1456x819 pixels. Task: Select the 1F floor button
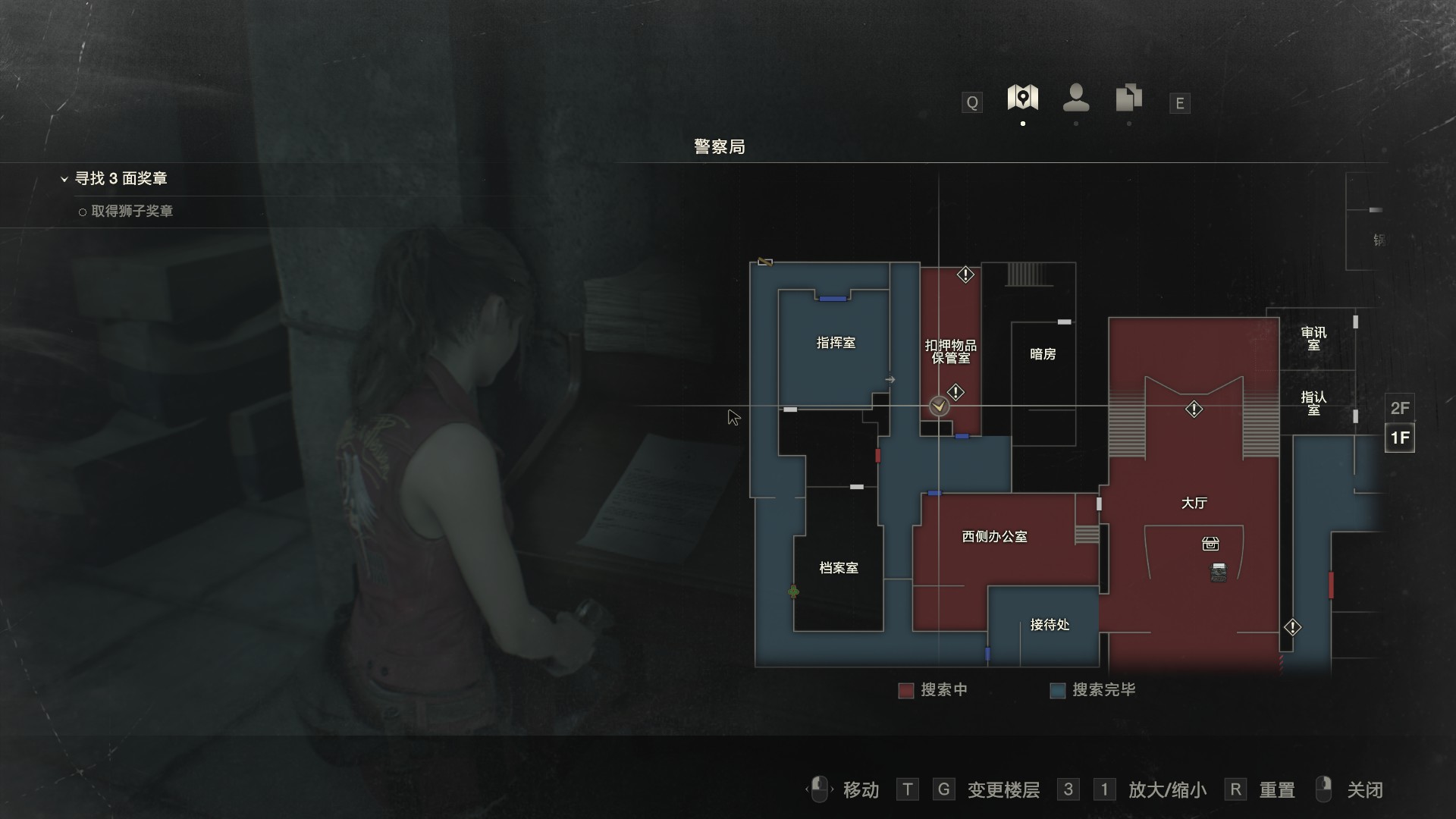1399,438
